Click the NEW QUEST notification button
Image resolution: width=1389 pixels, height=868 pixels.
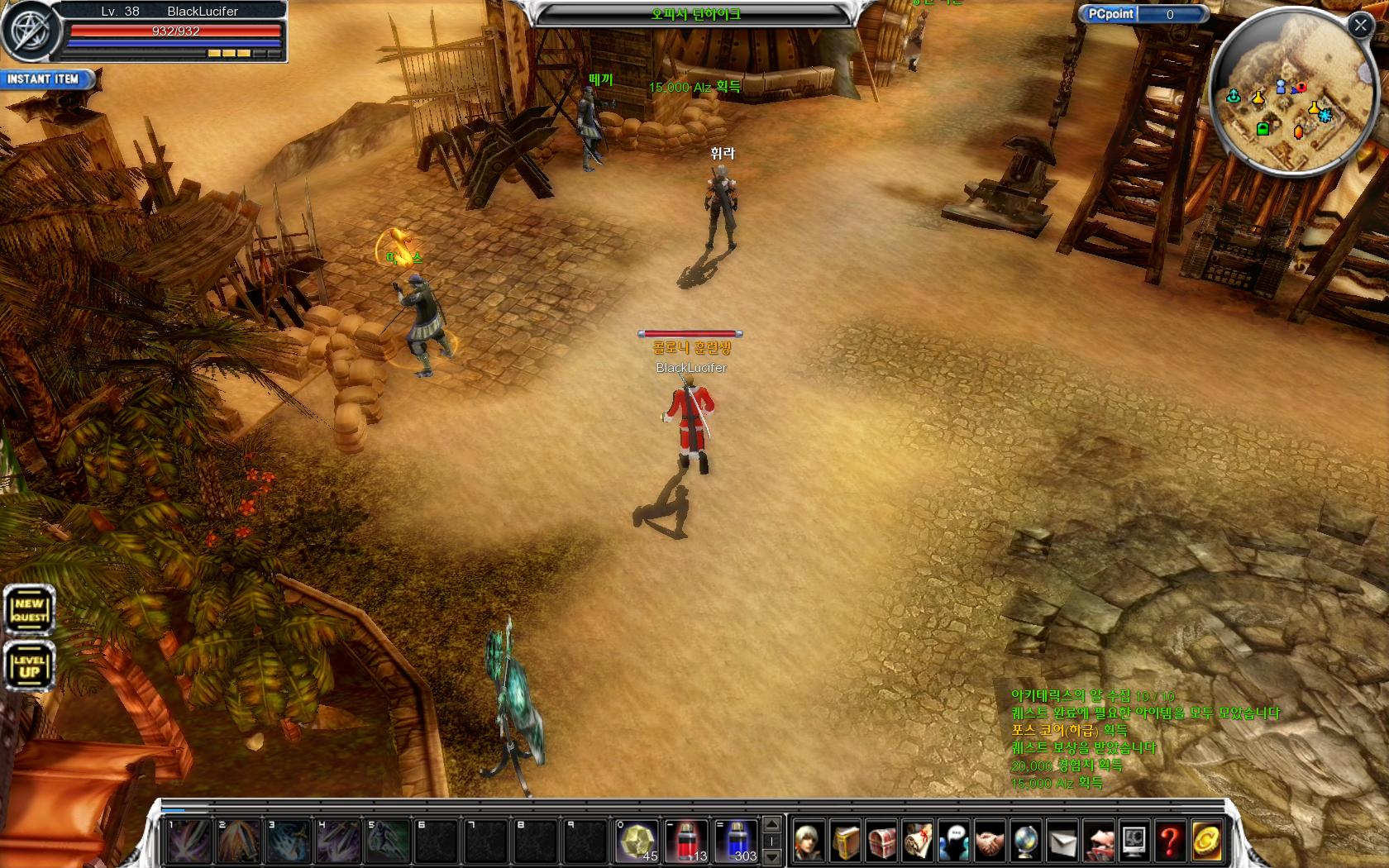point(30,611)
